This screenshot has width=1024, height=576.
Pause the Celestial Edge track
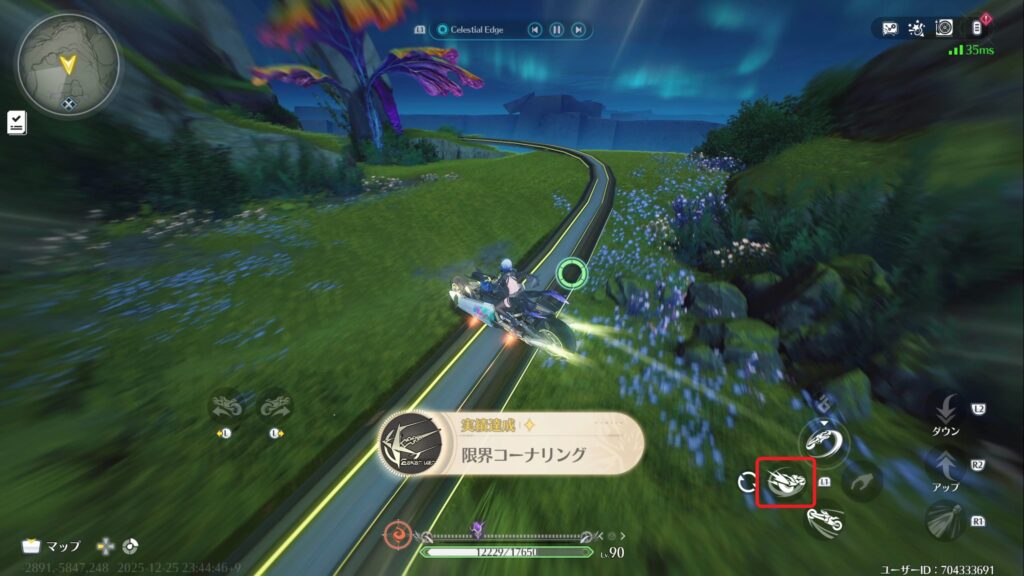click(x=557, y=30)
